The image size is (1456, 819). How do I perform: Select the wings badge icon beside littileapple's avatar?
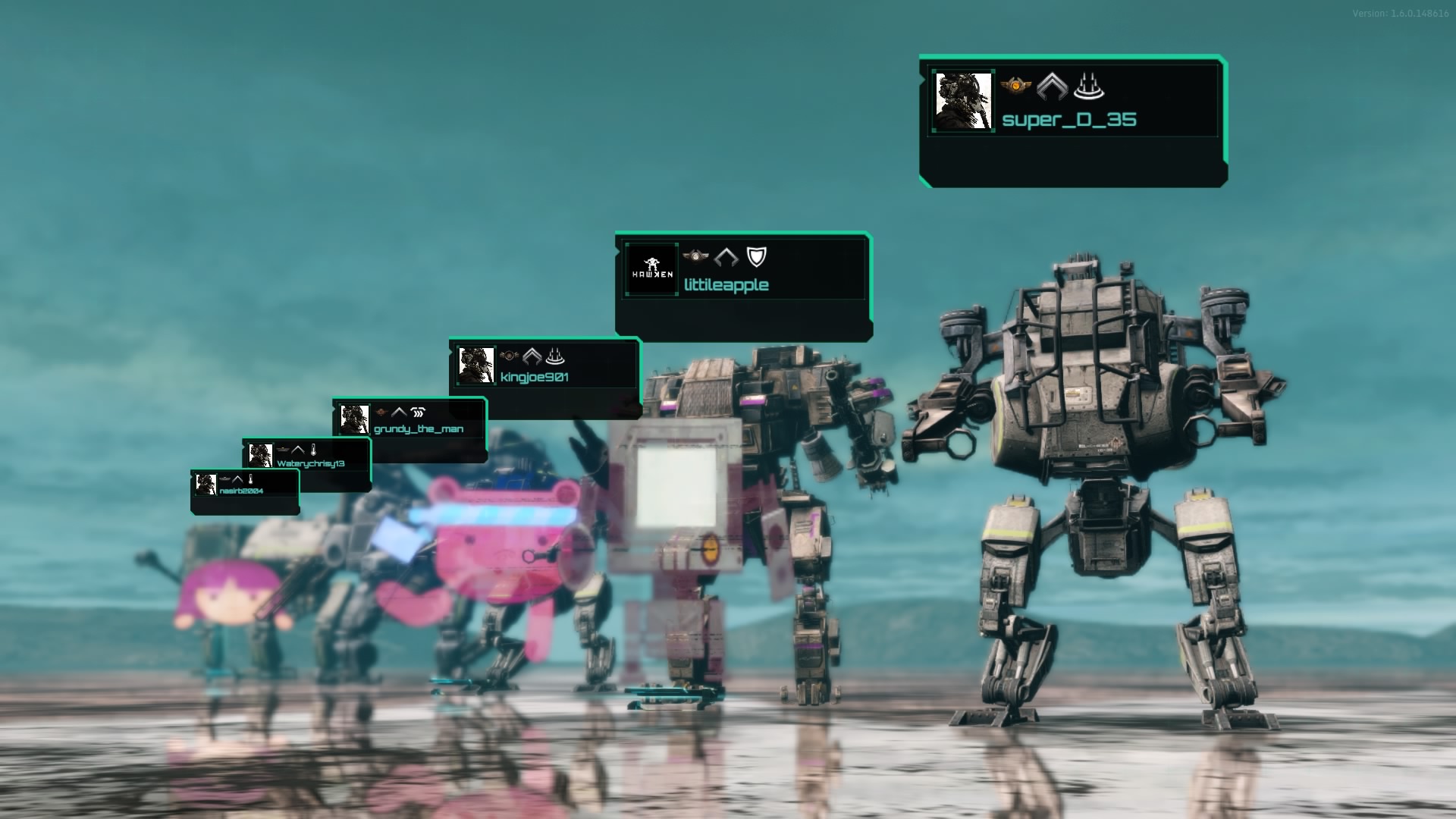click(x=695, y=256)
